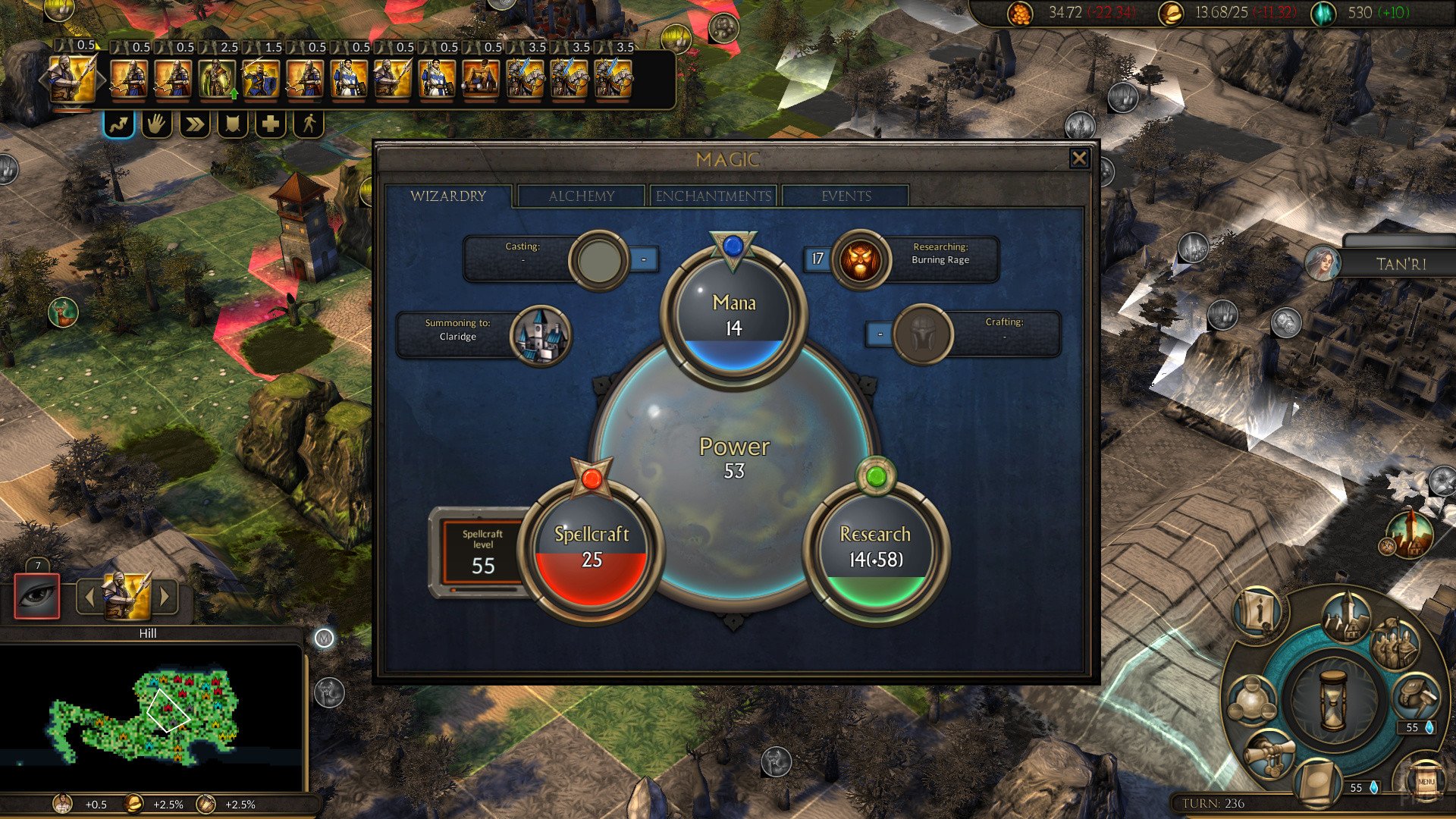Click the Burning Rage research icon
Screen dimensions: 1456x819
[861, 260]
